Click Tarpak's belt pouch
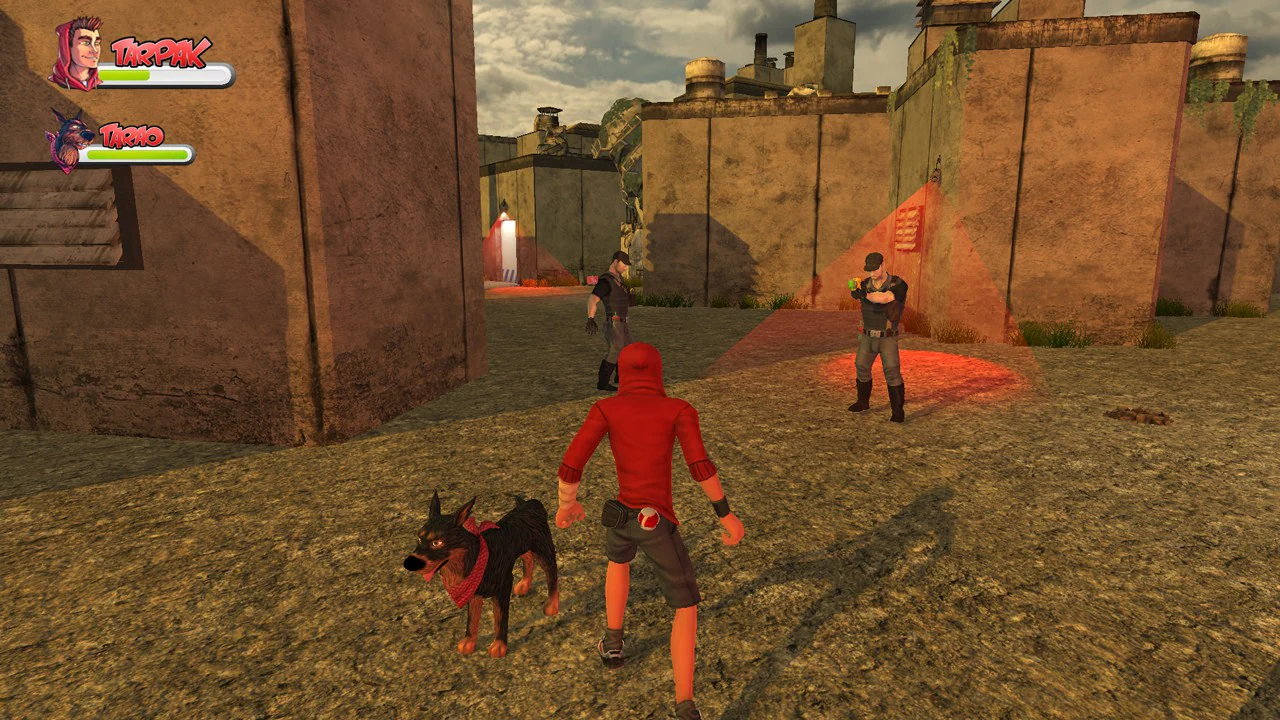1280x720 pixels. (611, 512)
